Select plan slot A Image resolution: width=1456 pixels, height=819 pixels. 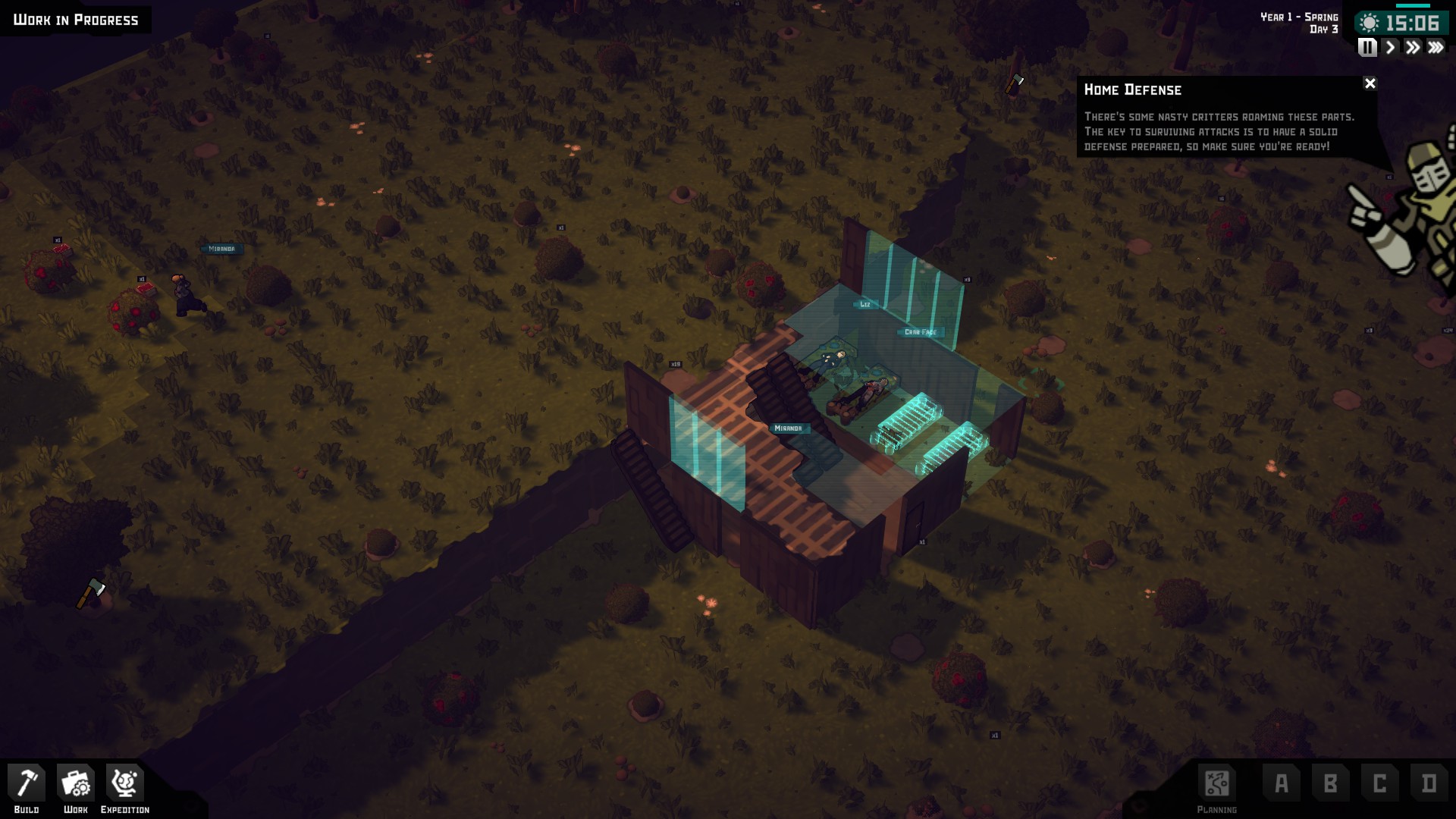1282,783
